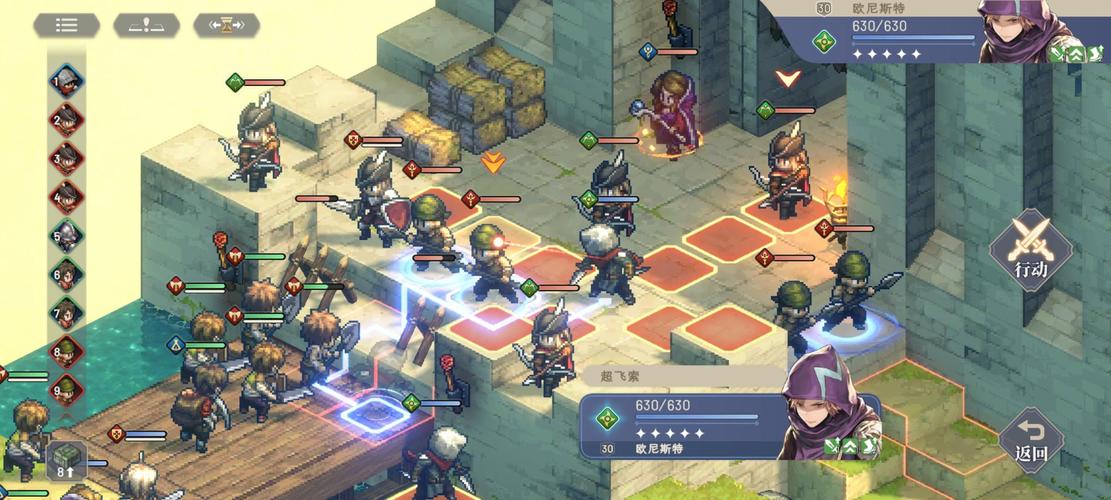The width and height of the screenshot is (1111, 500).
Task: Select turn-order portrait number 8
Action: click(67, 351)
